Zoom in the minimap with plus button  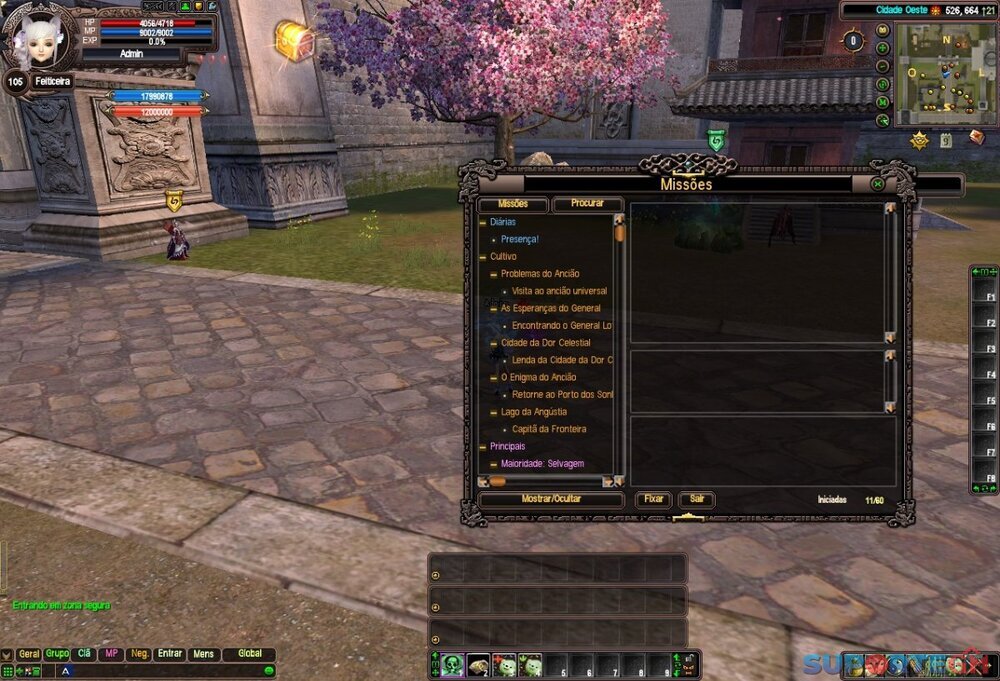(x=883, y=48)
